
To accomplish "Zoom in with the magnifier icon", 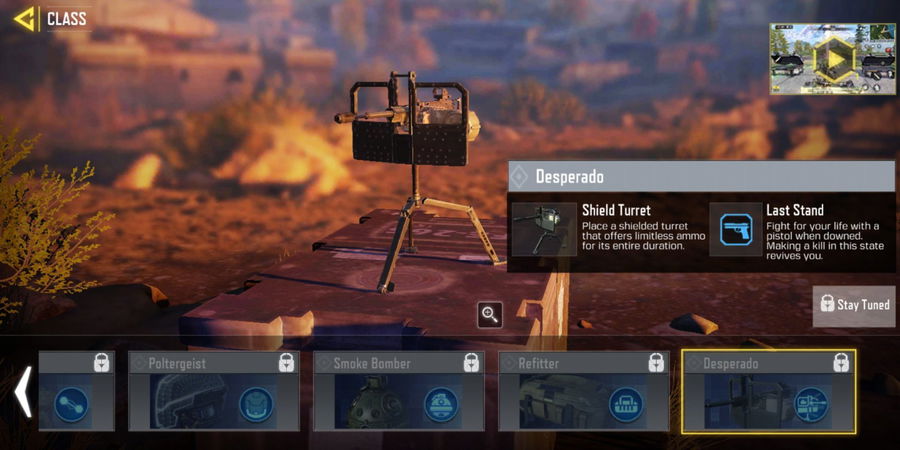I will click(490, 315).
